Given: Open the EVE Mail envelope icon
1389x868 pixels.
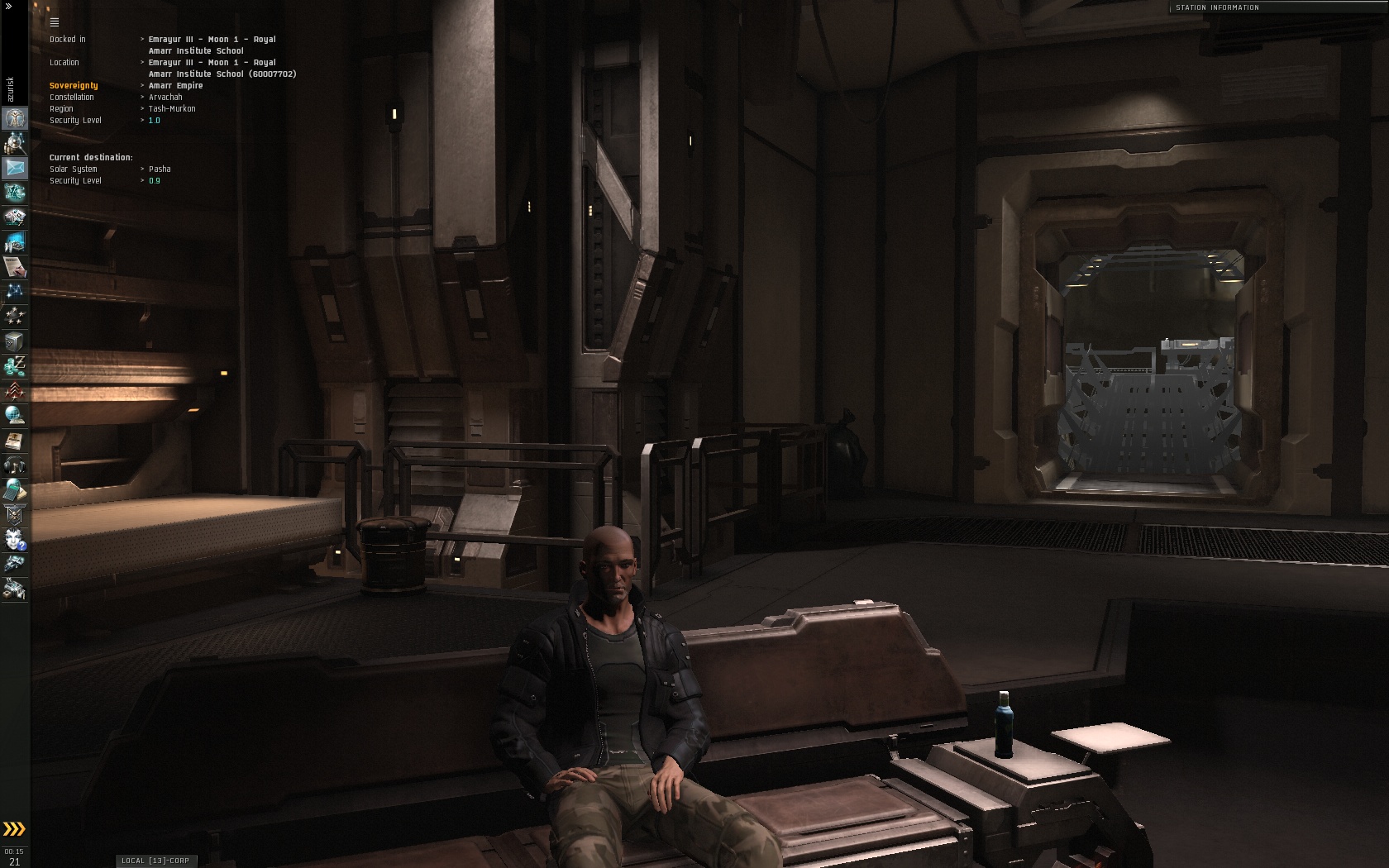Looking at the screenshot, I should [15, 168].
